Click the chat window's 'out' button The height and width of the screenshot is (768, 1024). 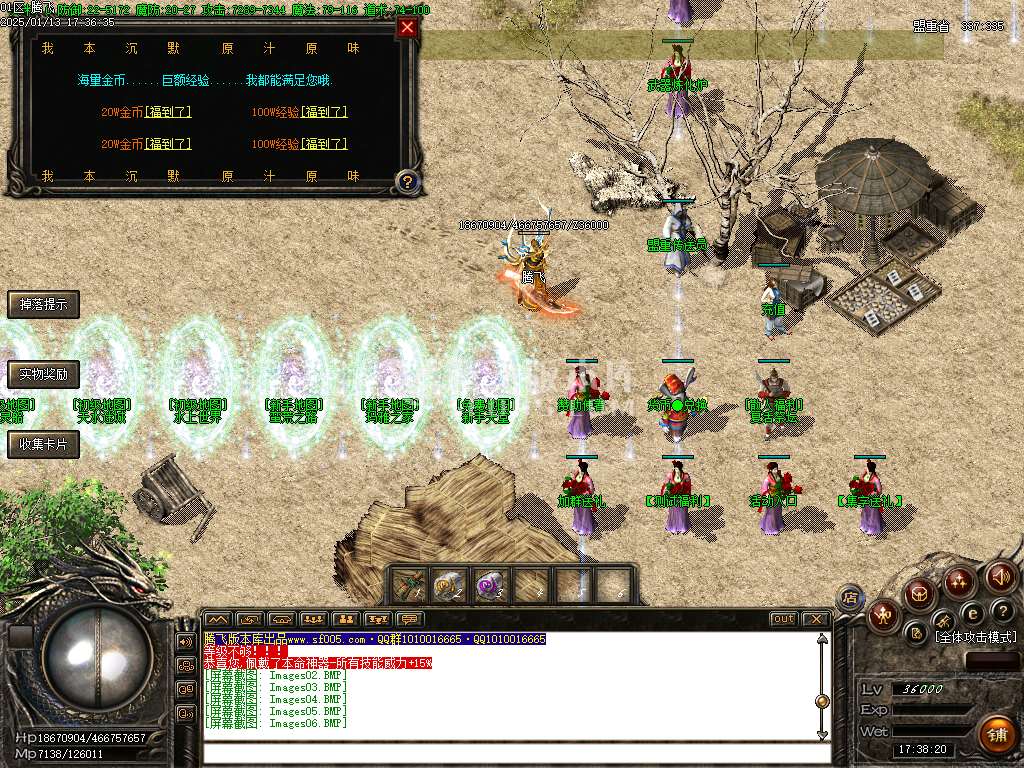coord(784,619)
